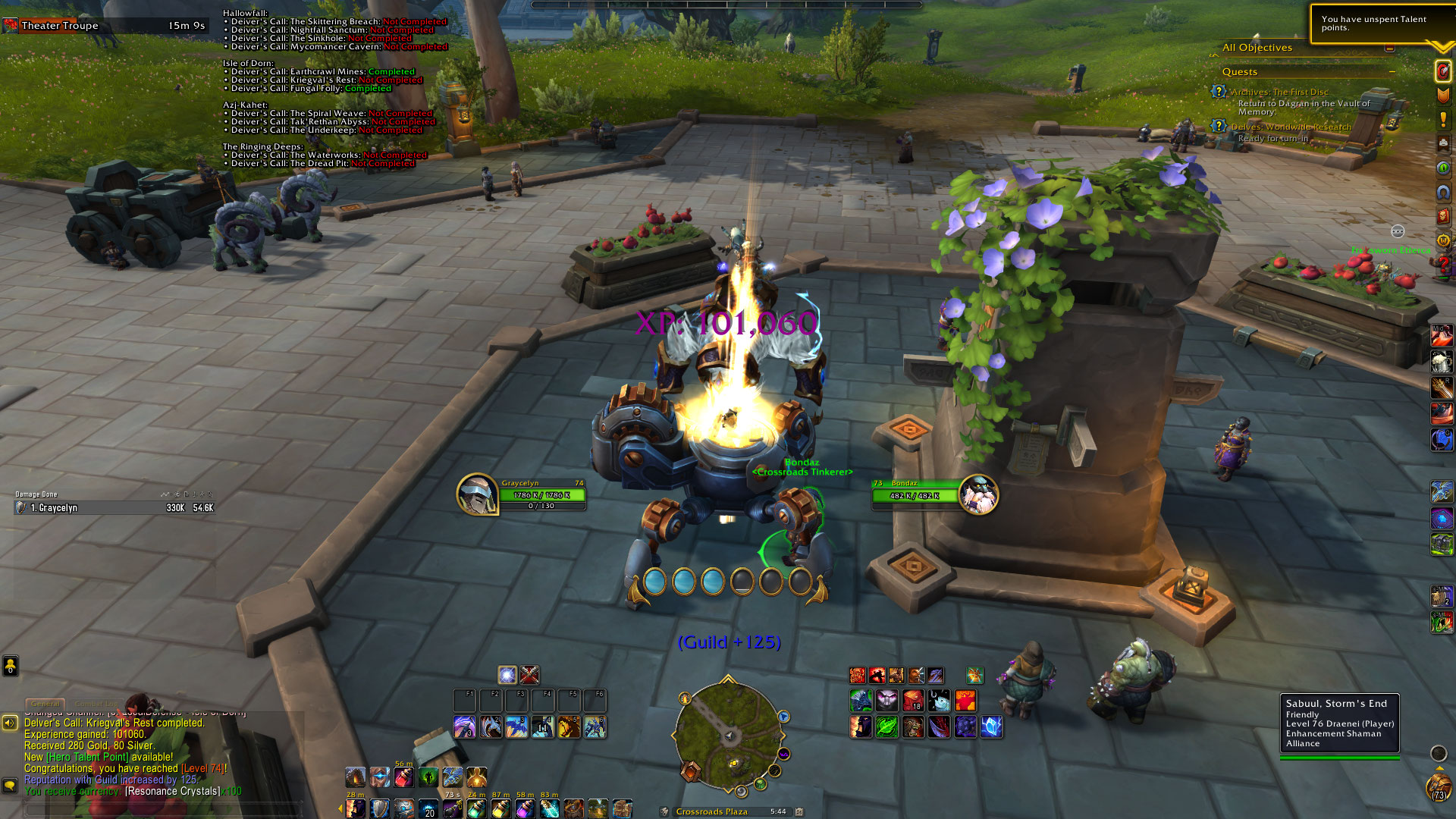Switch to the Combat Log chat tab
Viewport: 1456px width, 819px height.
coord(96,704)
